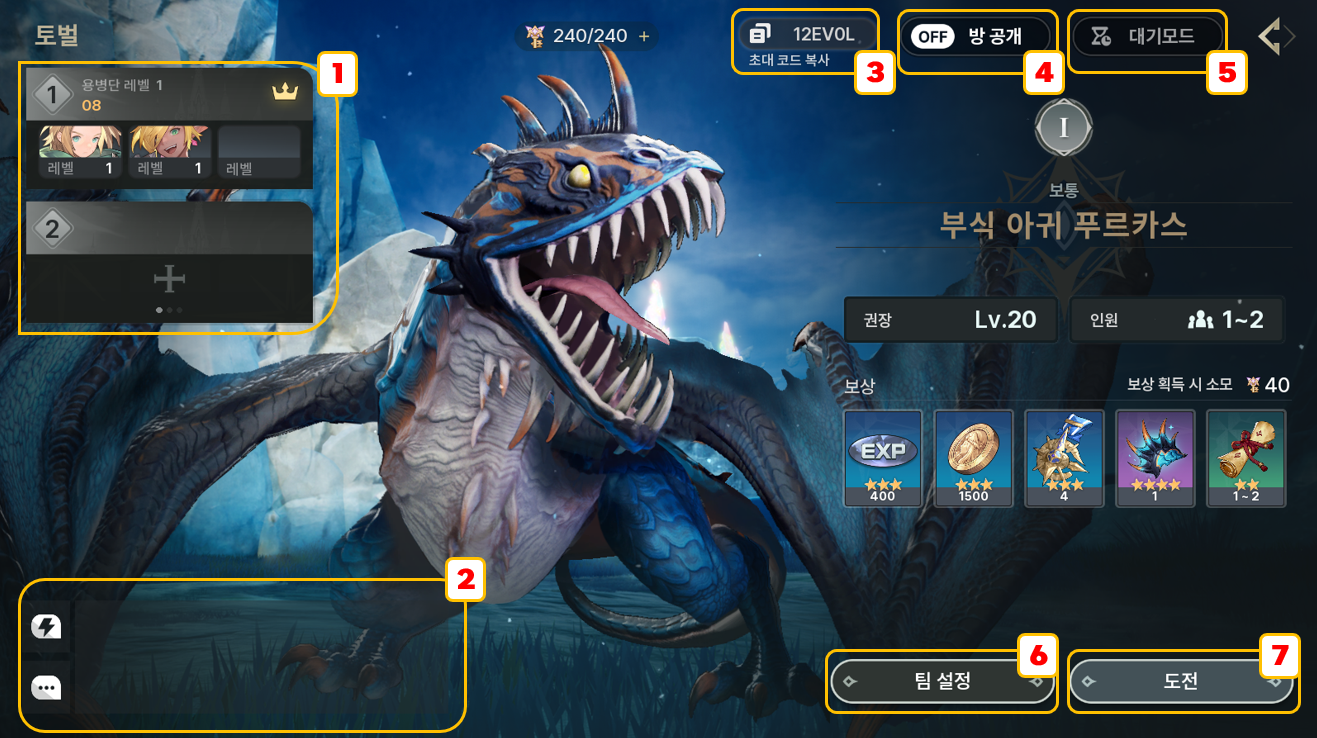
Task: Activate 대기모드 standby mode
Action: coord(1146,37)
